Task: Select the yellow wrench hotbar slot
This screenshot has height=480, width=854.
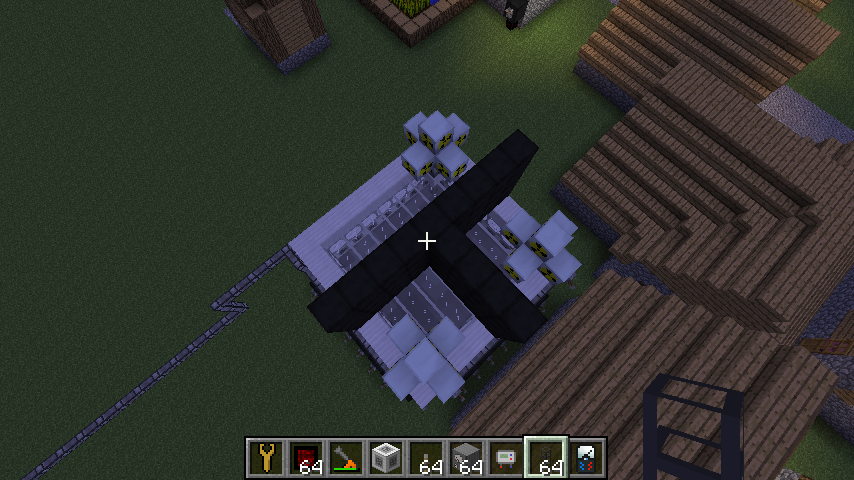Action: coord(267,458)
